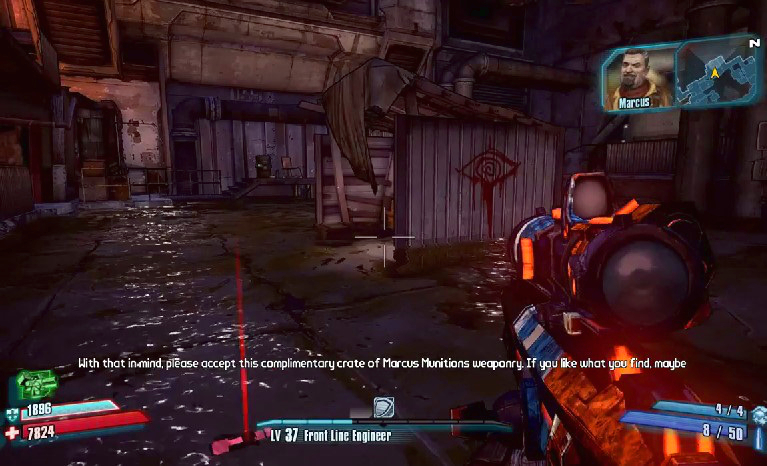Screen dimensions: 767x466
Task: Select the green icon above the shield bar
Action: [34, 385]
